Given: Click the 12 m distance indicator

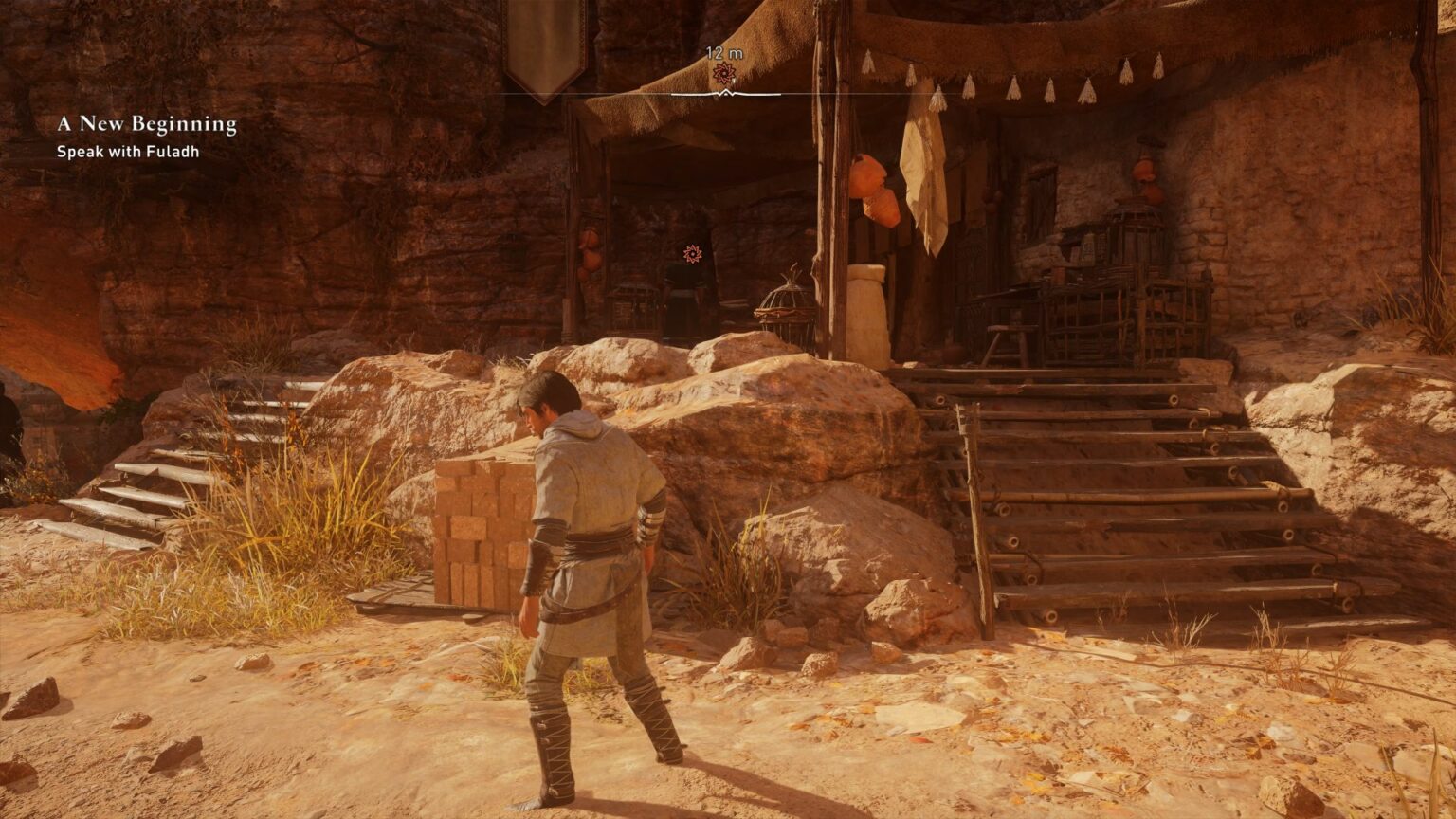Looking at the screenshot, I should pyautogui.click(x=725, y=54).
